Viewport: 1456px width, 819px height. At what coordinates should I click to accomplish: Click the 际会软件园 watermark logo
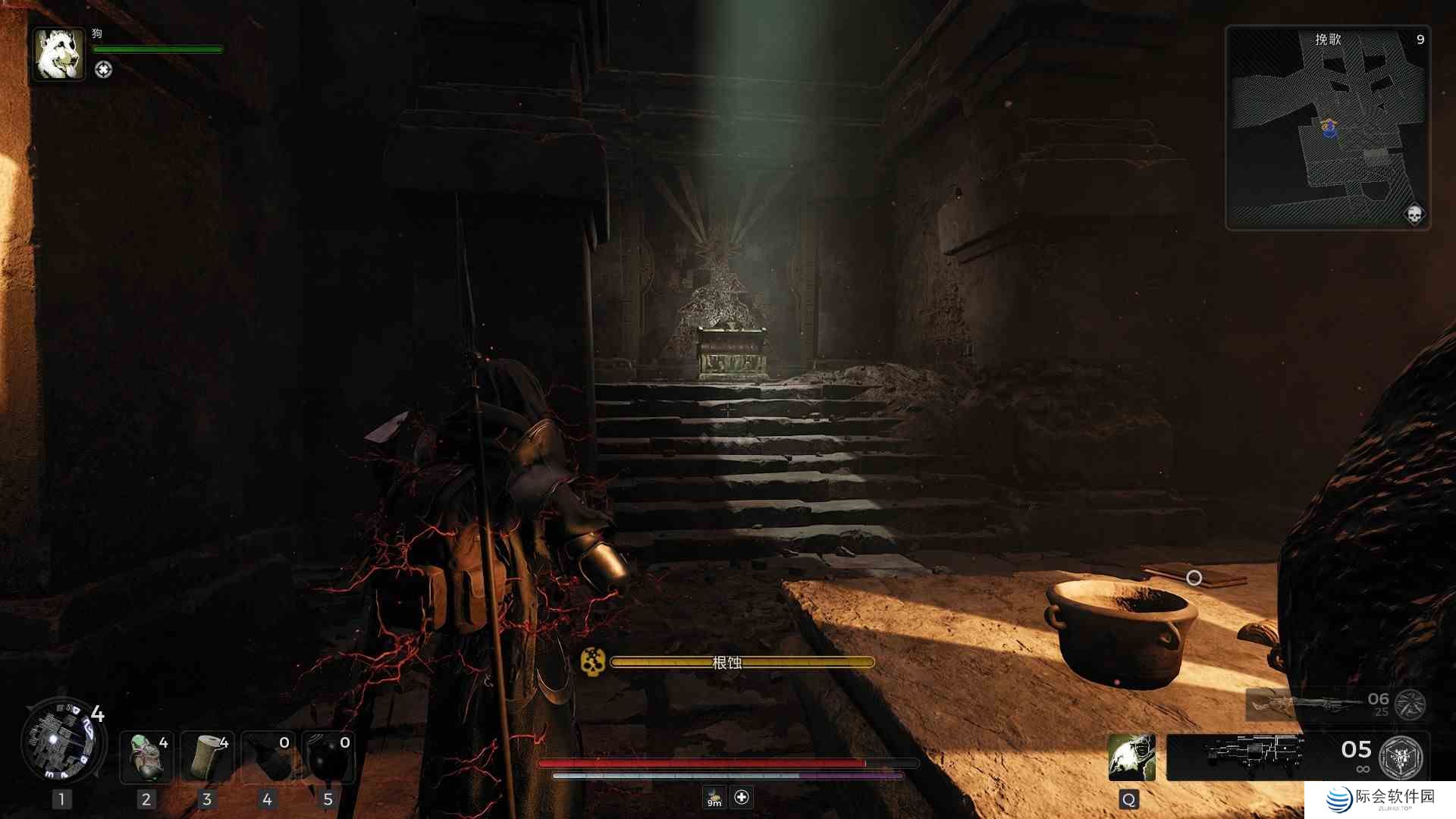point(1380,799)
